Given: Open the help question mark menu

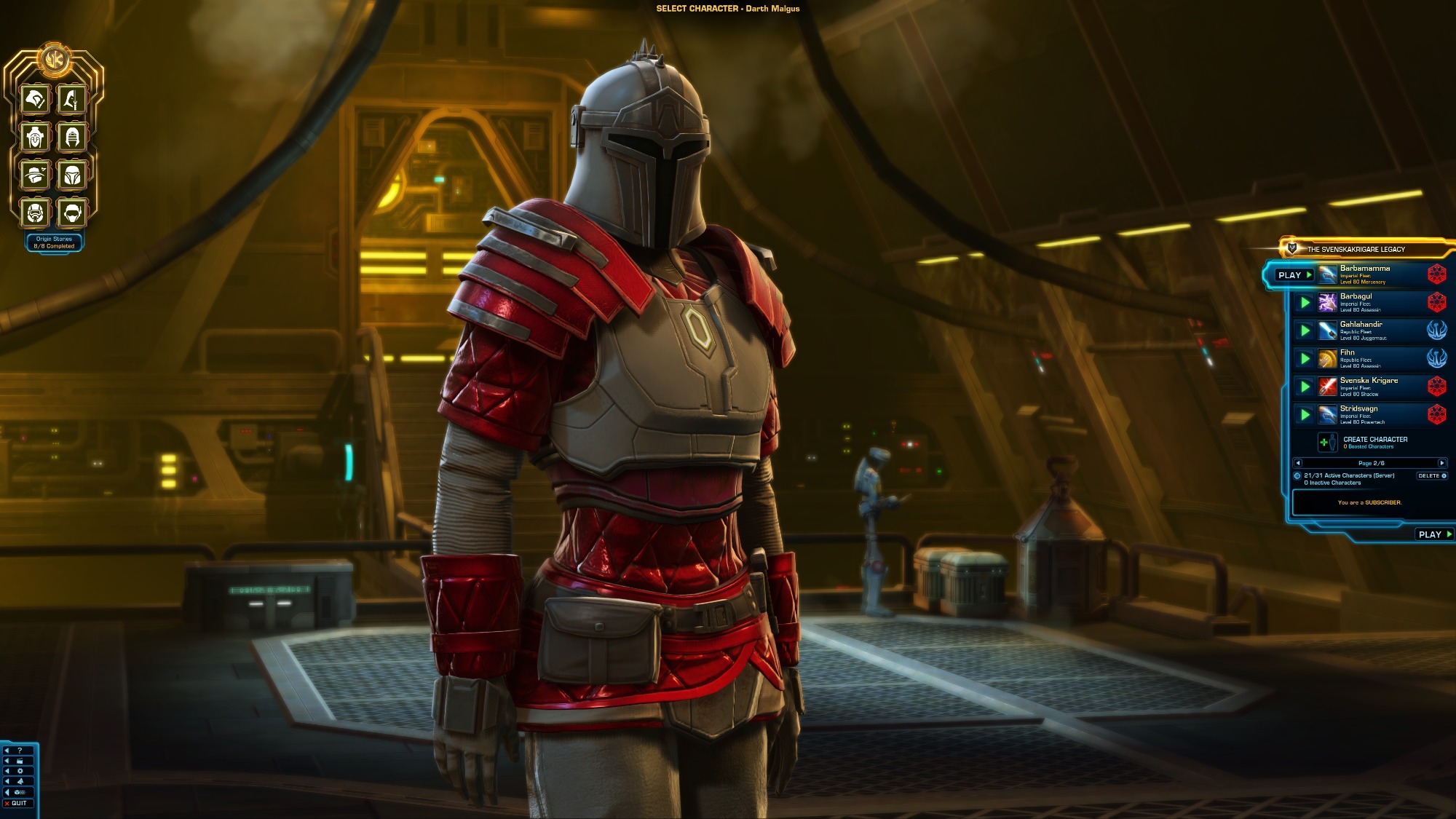Looking at the screenshot, I should [20, 751].
